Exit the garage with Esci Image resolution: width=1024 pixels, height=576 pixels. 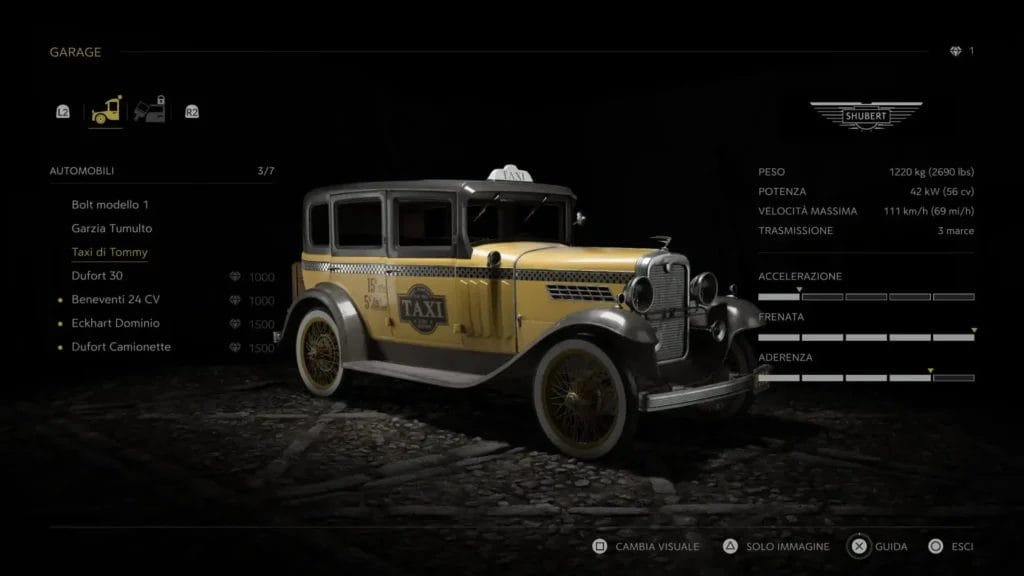coord(952,547)
